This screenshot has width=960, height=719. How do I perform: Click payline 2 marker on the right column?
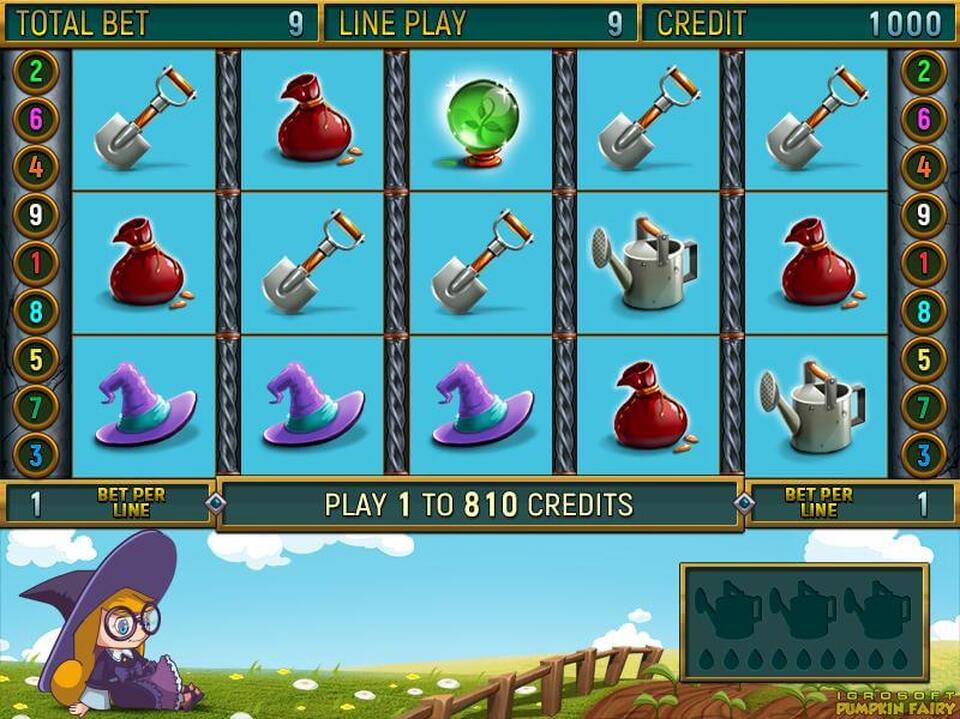click(924, 72)
